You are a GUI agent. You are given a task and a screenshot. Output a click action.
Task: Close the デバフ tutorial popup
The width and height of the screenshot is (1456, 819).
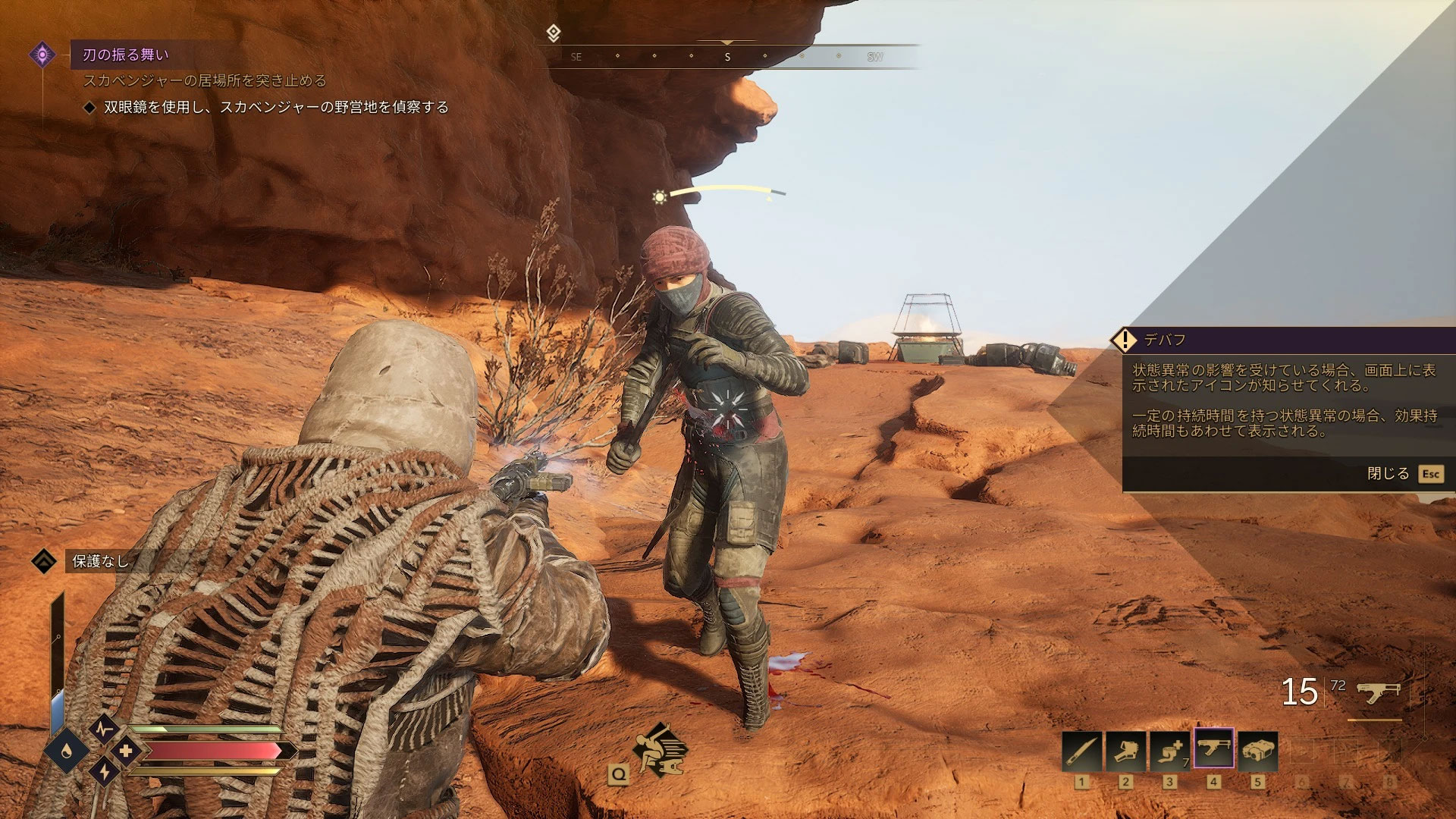[1429, 474]
